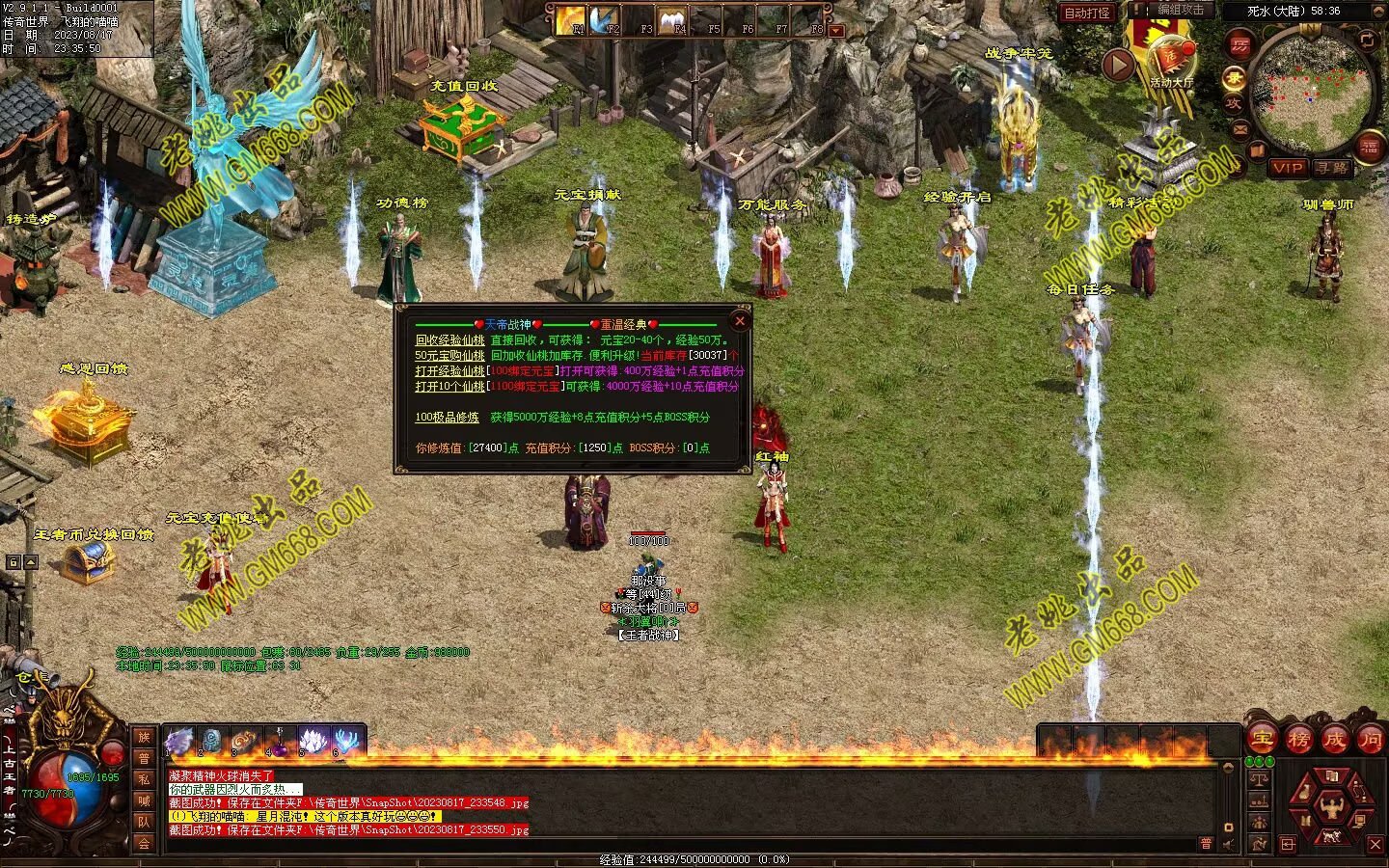Screen dimensions: 1389x868
Task: Open the mail envelope icon
Action: coord(1241,129)
